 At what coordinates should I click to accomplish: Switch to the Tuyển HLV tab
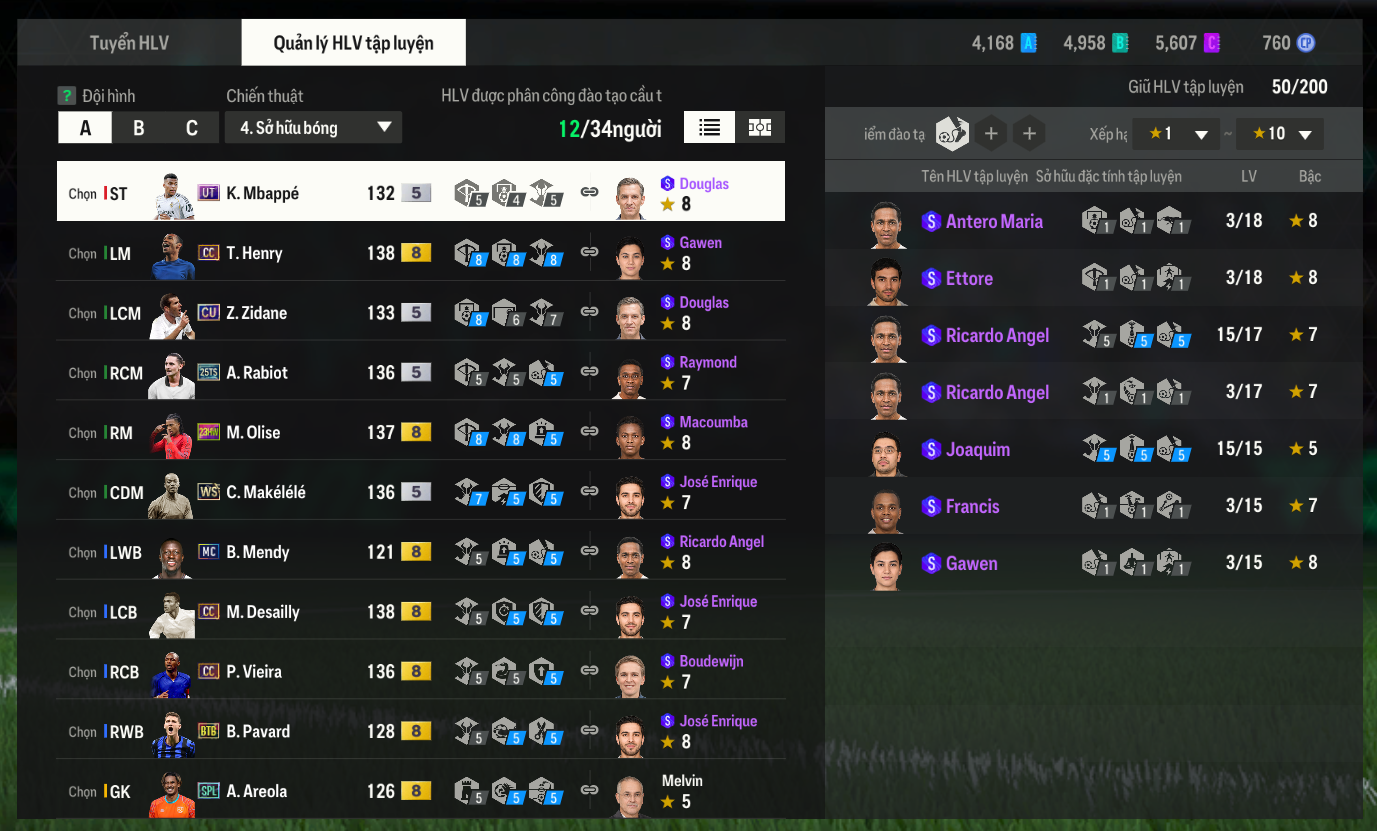coord(129,43)
